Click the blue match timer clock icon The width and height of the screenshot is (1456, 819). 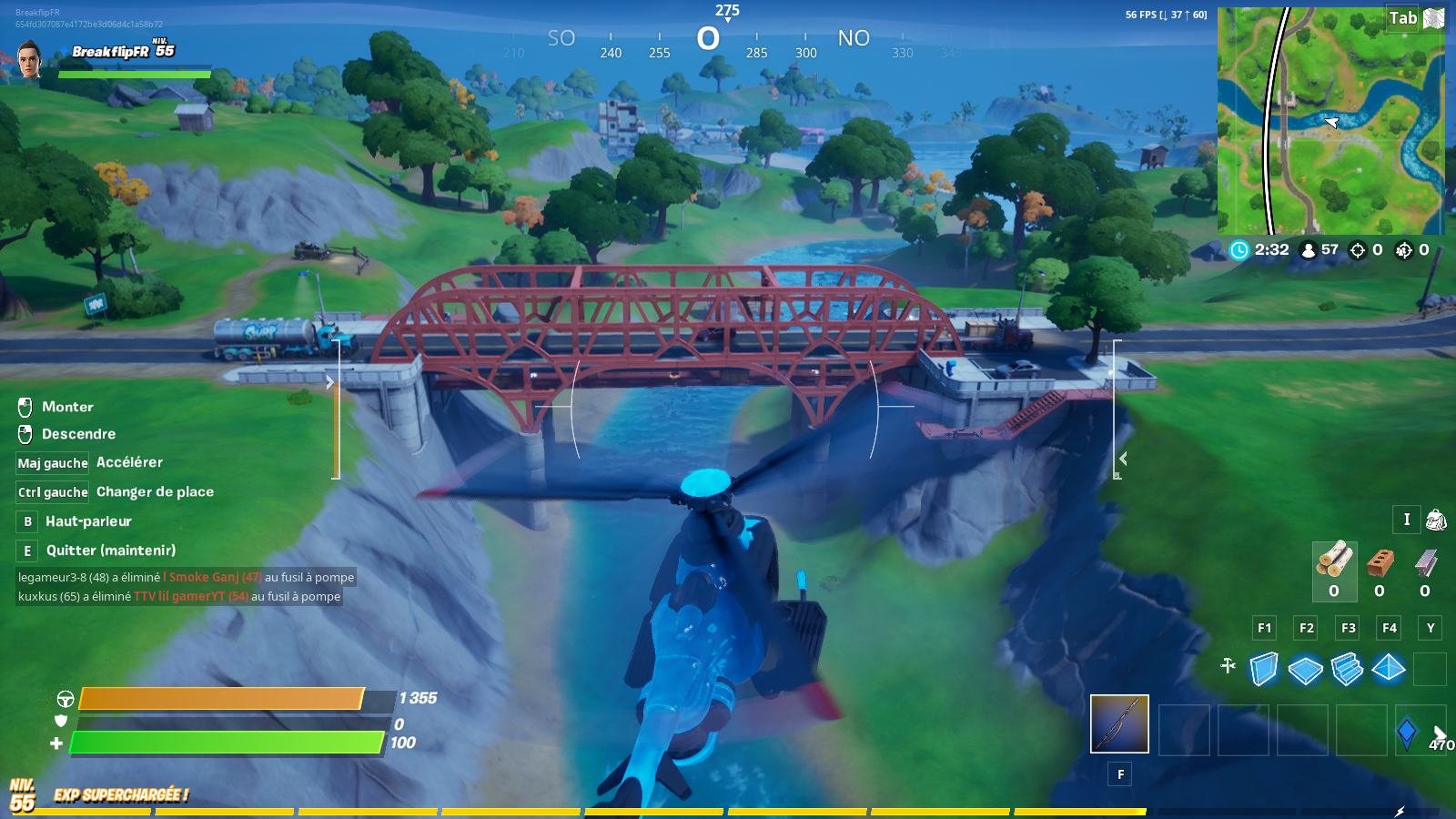(1239, 249)
